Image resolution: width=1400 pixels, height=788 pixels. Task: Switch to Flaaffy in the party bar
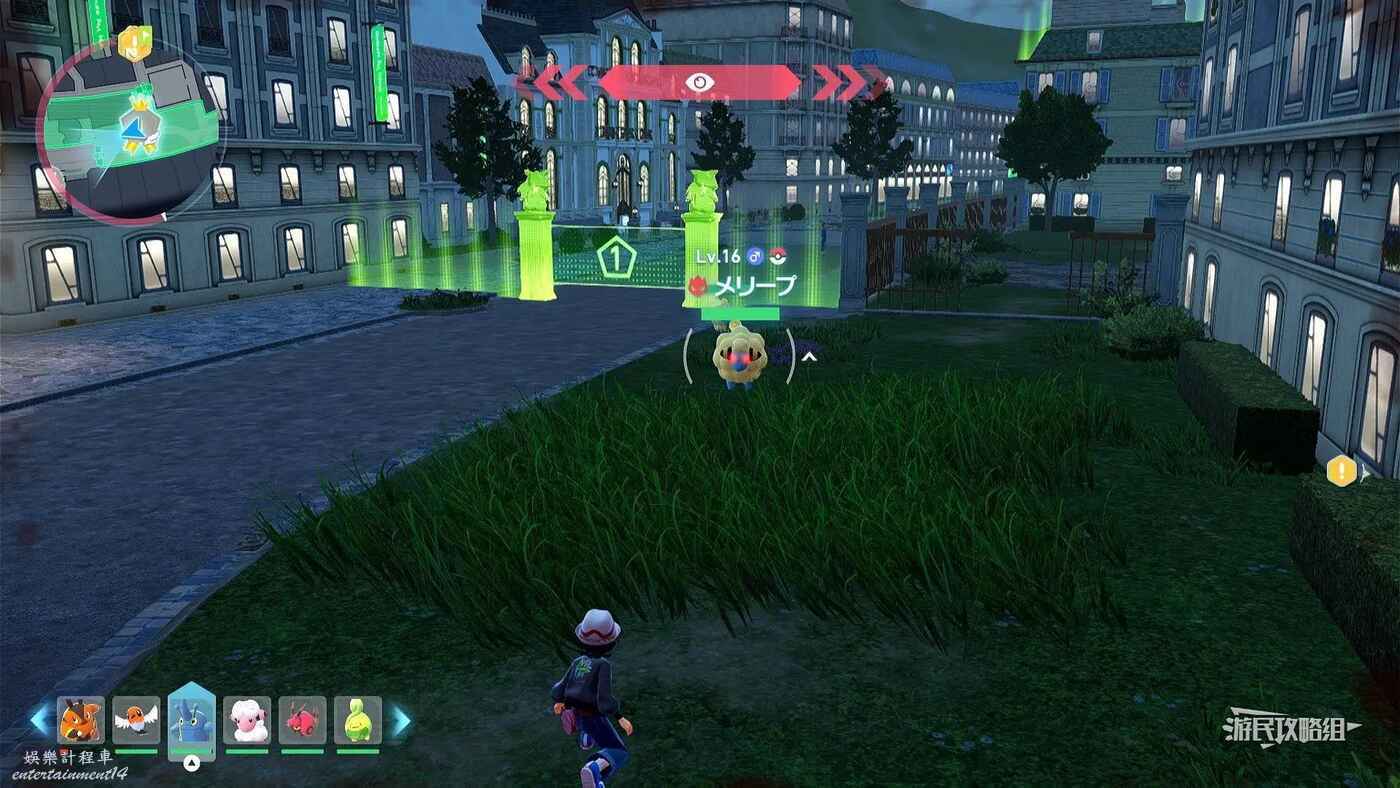pos(247,720)
